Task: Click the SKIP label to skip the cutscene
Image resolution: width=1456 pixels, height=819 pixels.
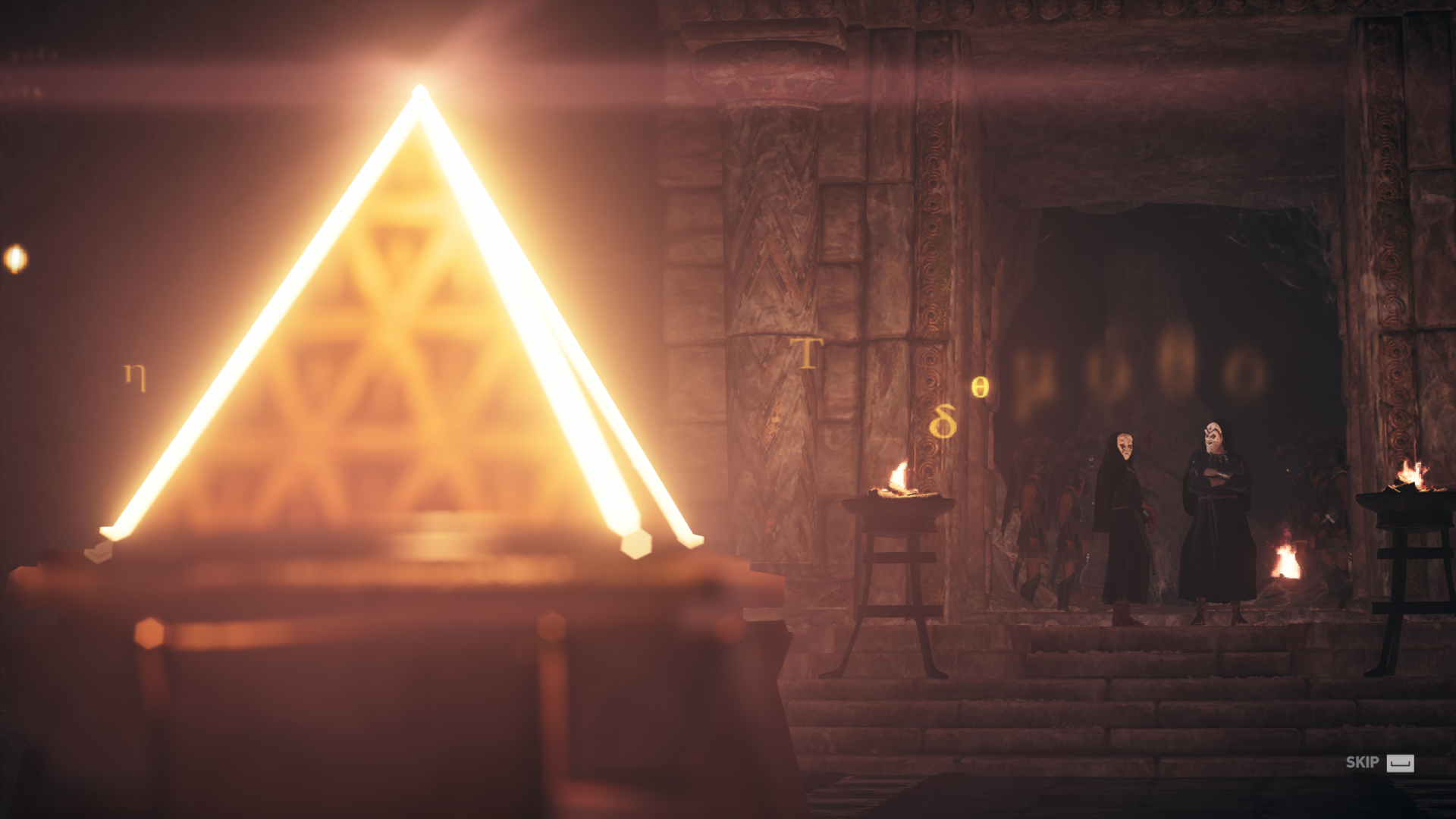Action: click(x=1362, y=763)
